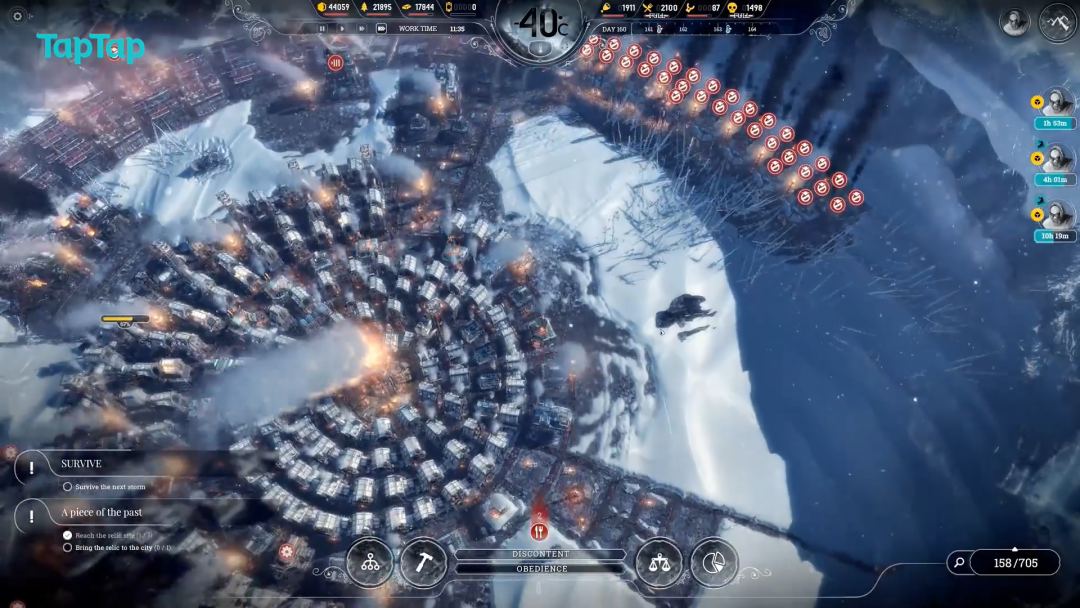
Task: Open the construction hammer menu
Action: pos(424,563)
